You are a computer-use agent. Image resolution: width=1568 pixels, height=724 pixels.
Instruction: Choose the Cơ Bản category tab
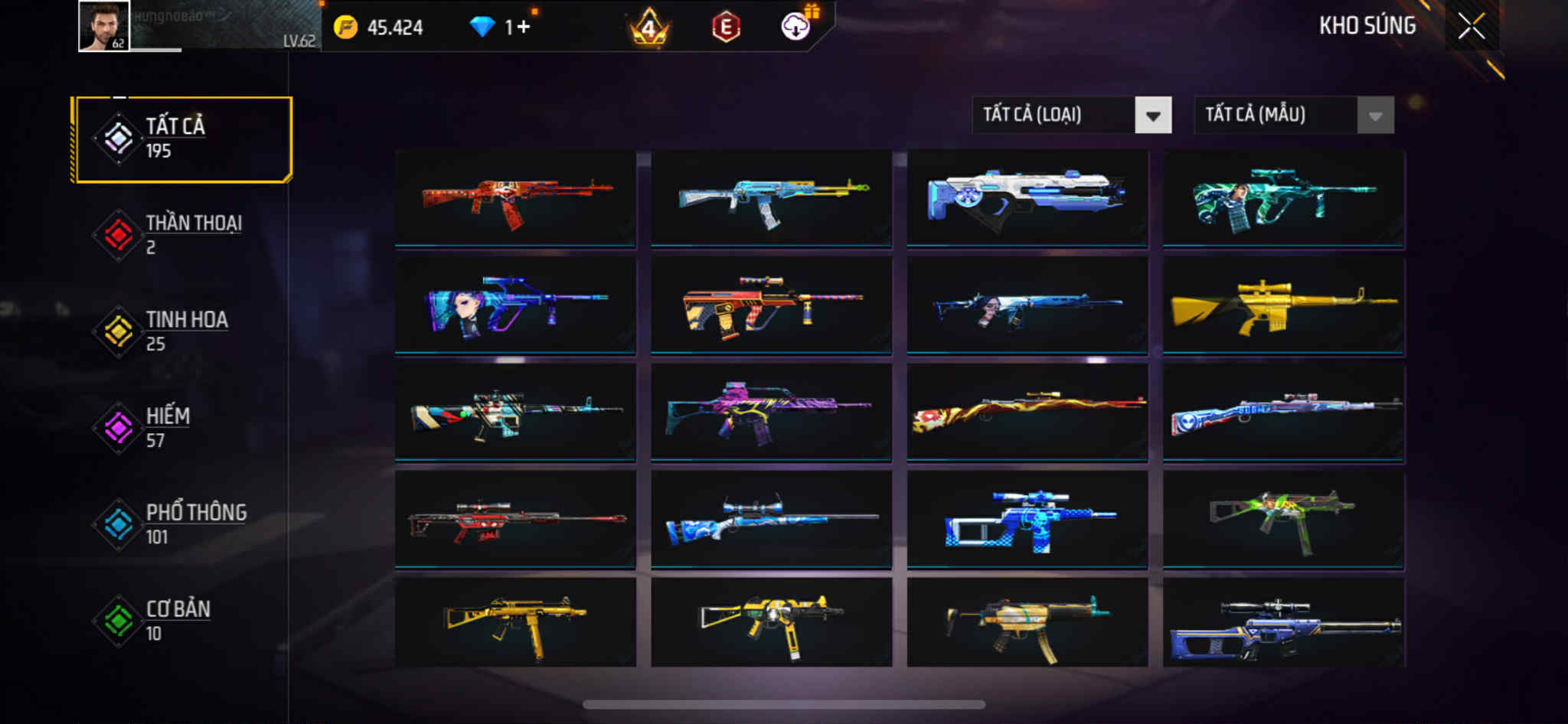pos(182,621)
